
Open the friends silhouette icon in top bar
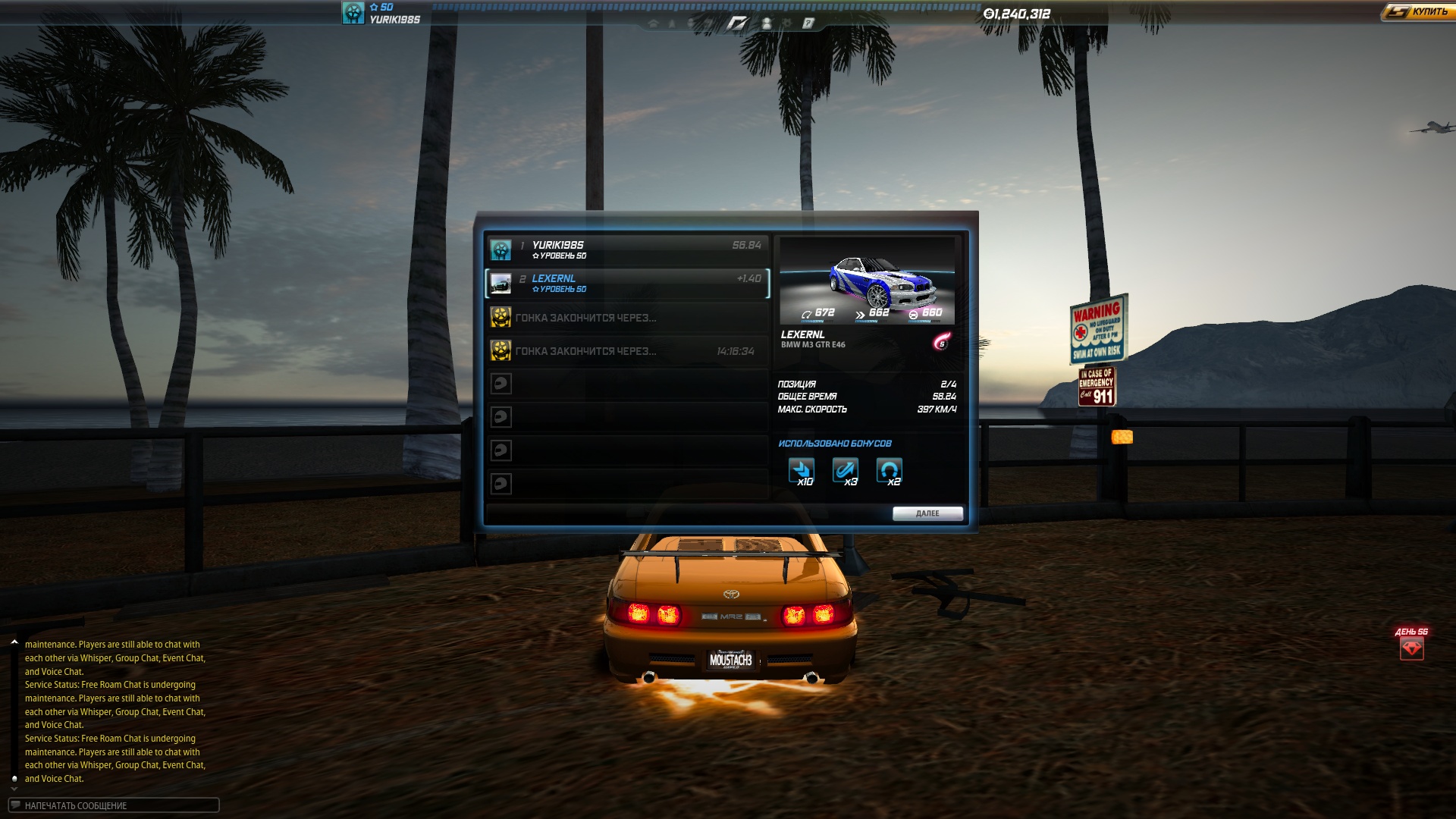(767, 24)
